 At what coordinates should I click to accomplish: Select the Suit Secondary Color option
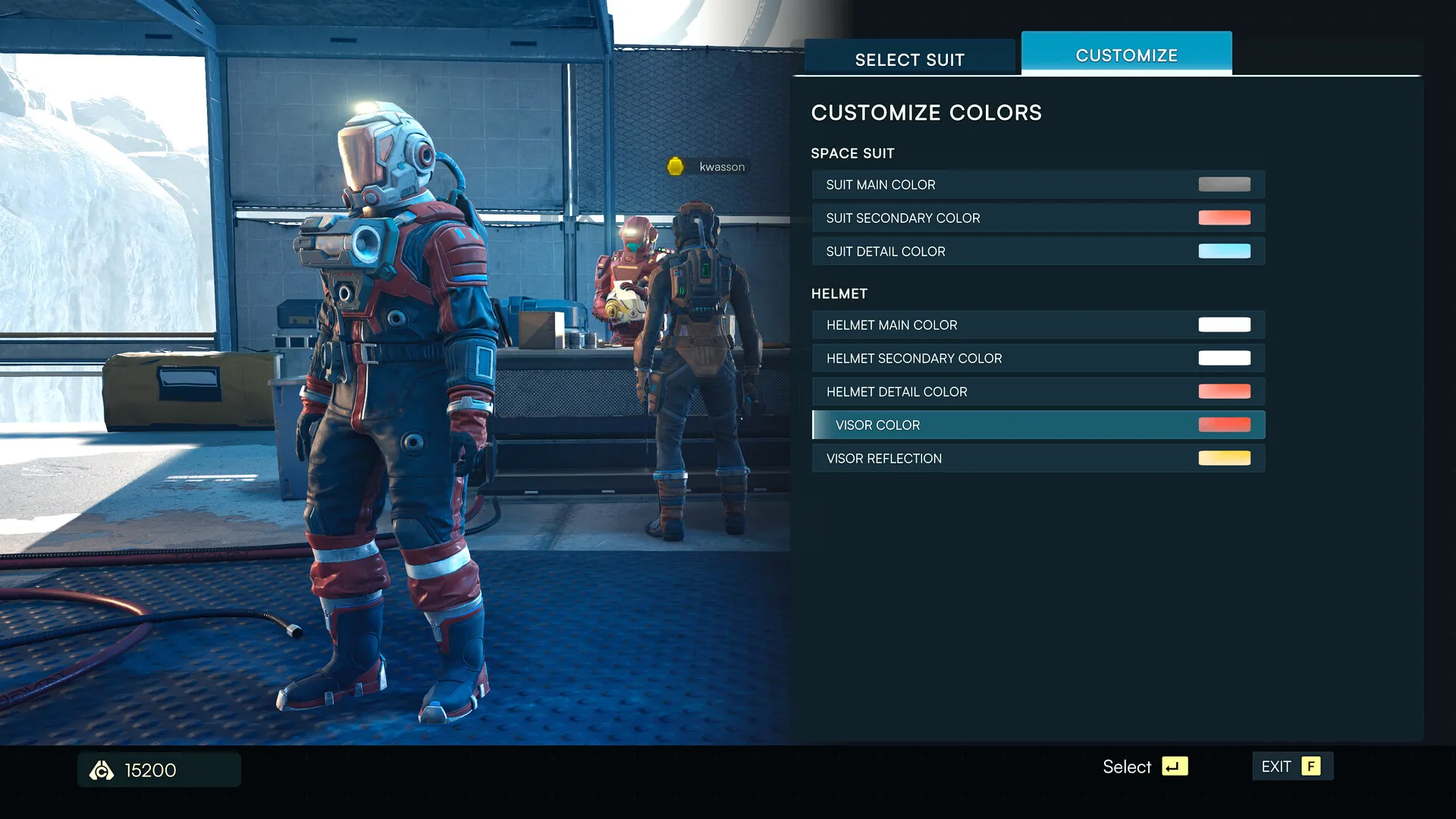pyautogui.click(x=1037, y=218)
